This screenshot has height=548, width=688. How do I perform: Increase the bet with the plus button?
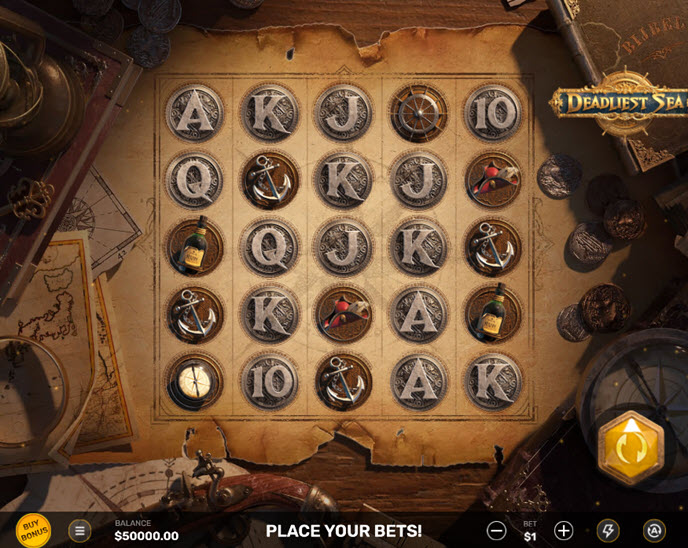[564, 530]
